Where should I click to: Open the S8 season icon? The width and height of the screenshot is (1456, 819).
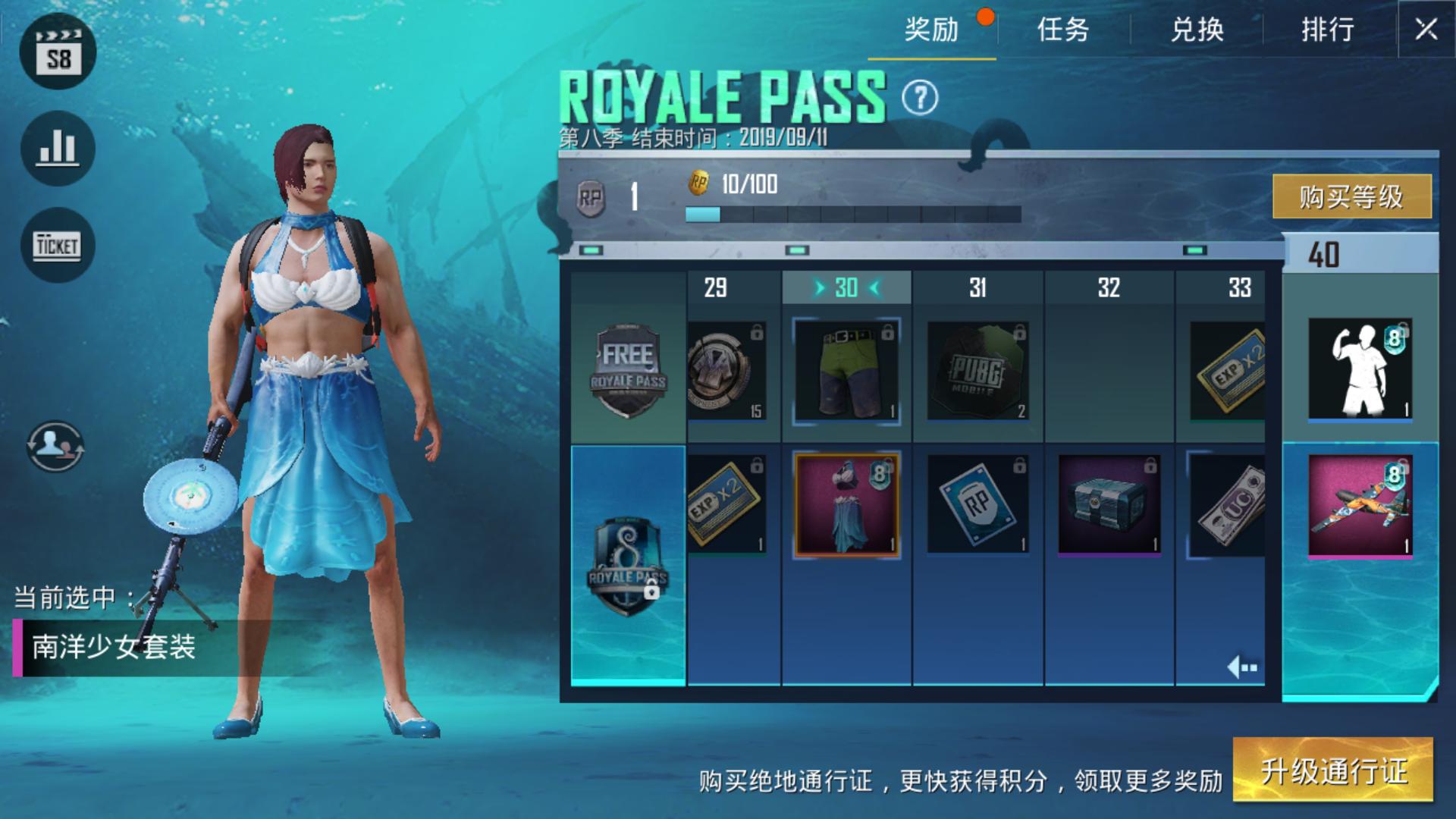tap(58, 52)
